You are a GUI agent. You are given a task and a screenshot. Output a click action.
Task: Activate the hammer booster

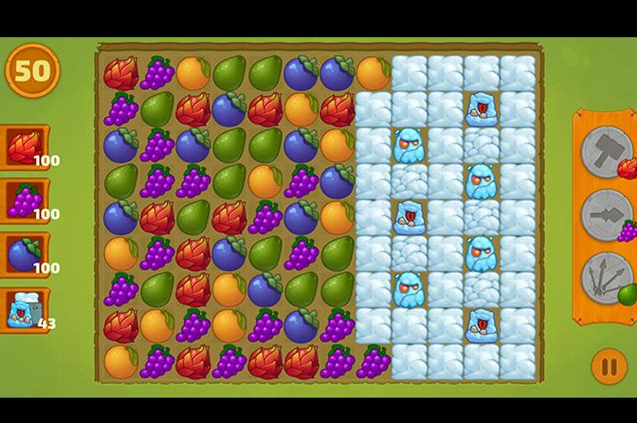pyautogui.click(x=606, y=151)
